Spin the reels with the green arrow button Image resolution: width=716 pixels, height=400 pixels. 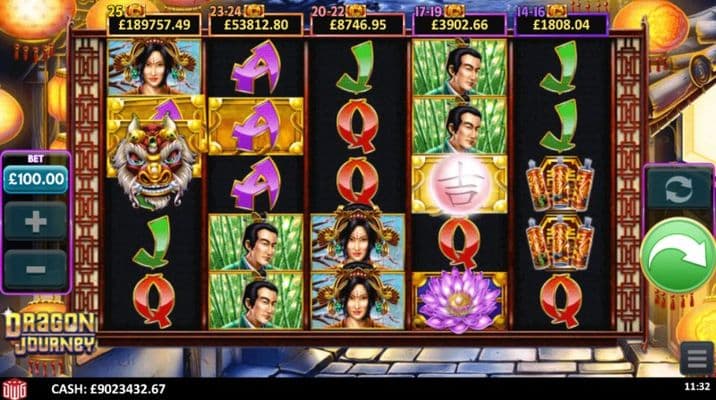coord(679,258)
